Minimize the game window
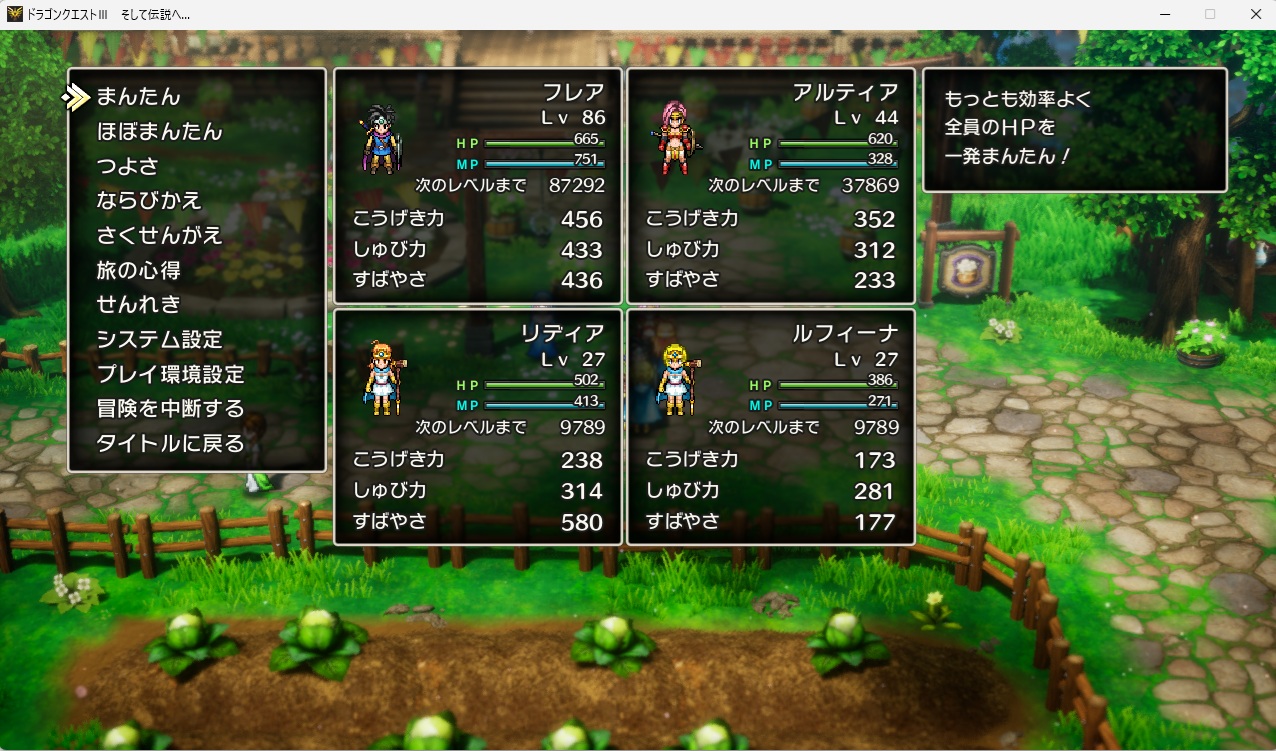This screenshot has width=1276, height=751. pyautogui.click(x=1165, y=14)
